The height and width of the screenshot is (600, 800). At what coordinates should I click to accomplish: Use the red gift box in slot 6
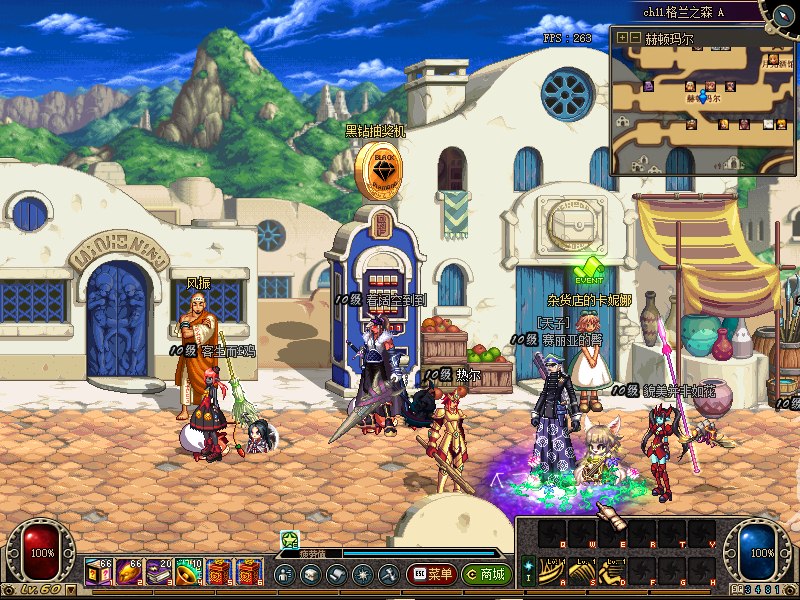point(249,572)
